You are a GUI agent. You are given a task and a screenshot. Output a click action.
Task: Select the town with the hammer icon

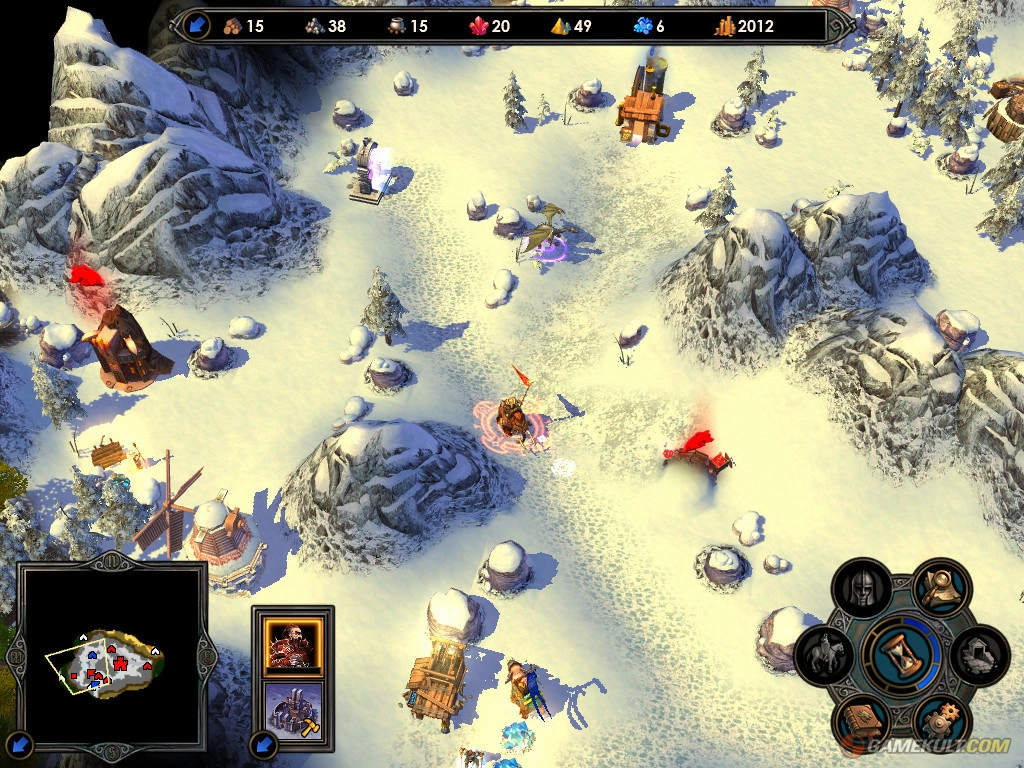pyautogui.click(x=293, y=708)
